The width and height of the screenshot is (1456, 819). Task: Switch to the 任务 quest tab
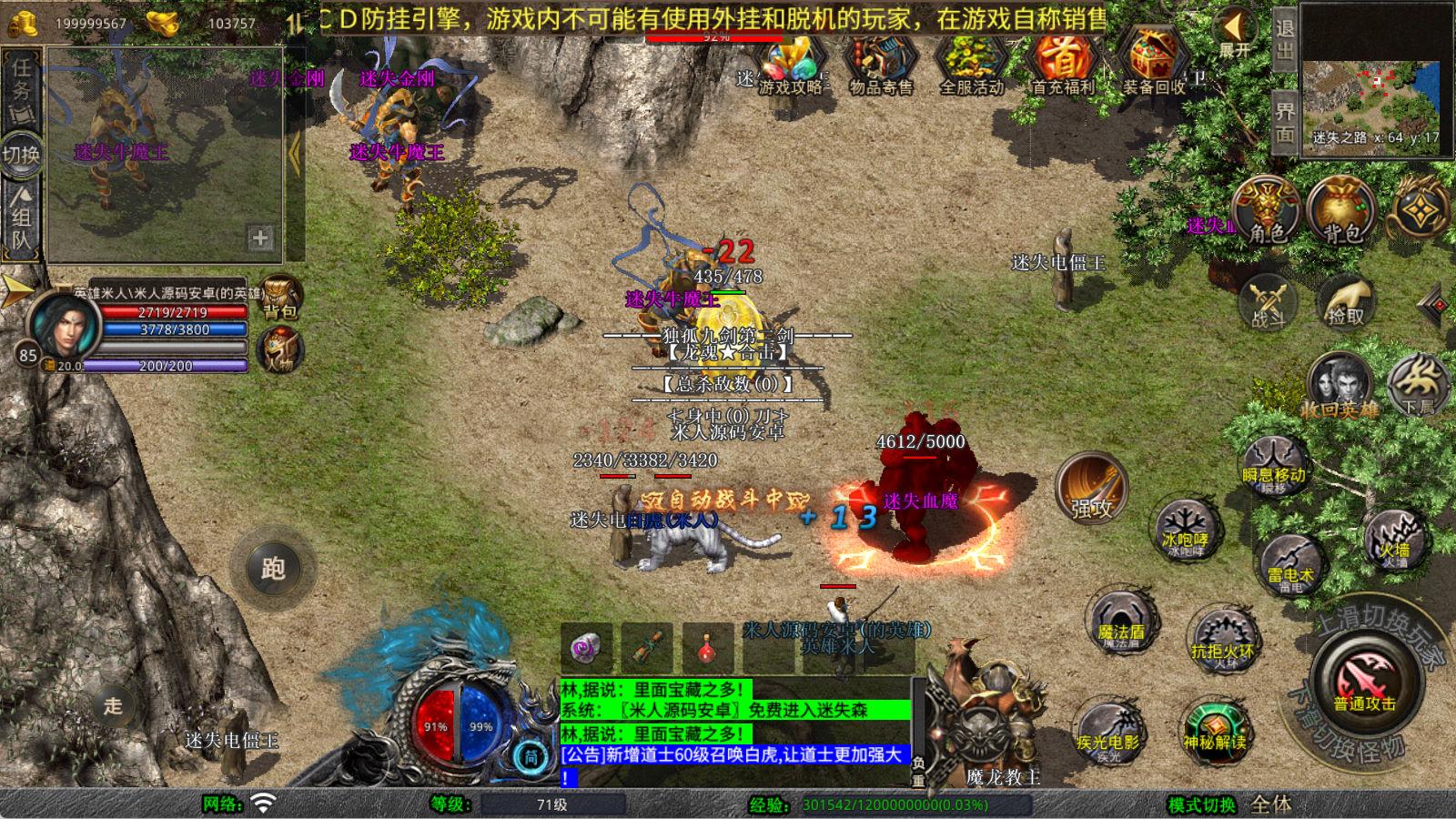pyautogui.click(x=22, y=85)
